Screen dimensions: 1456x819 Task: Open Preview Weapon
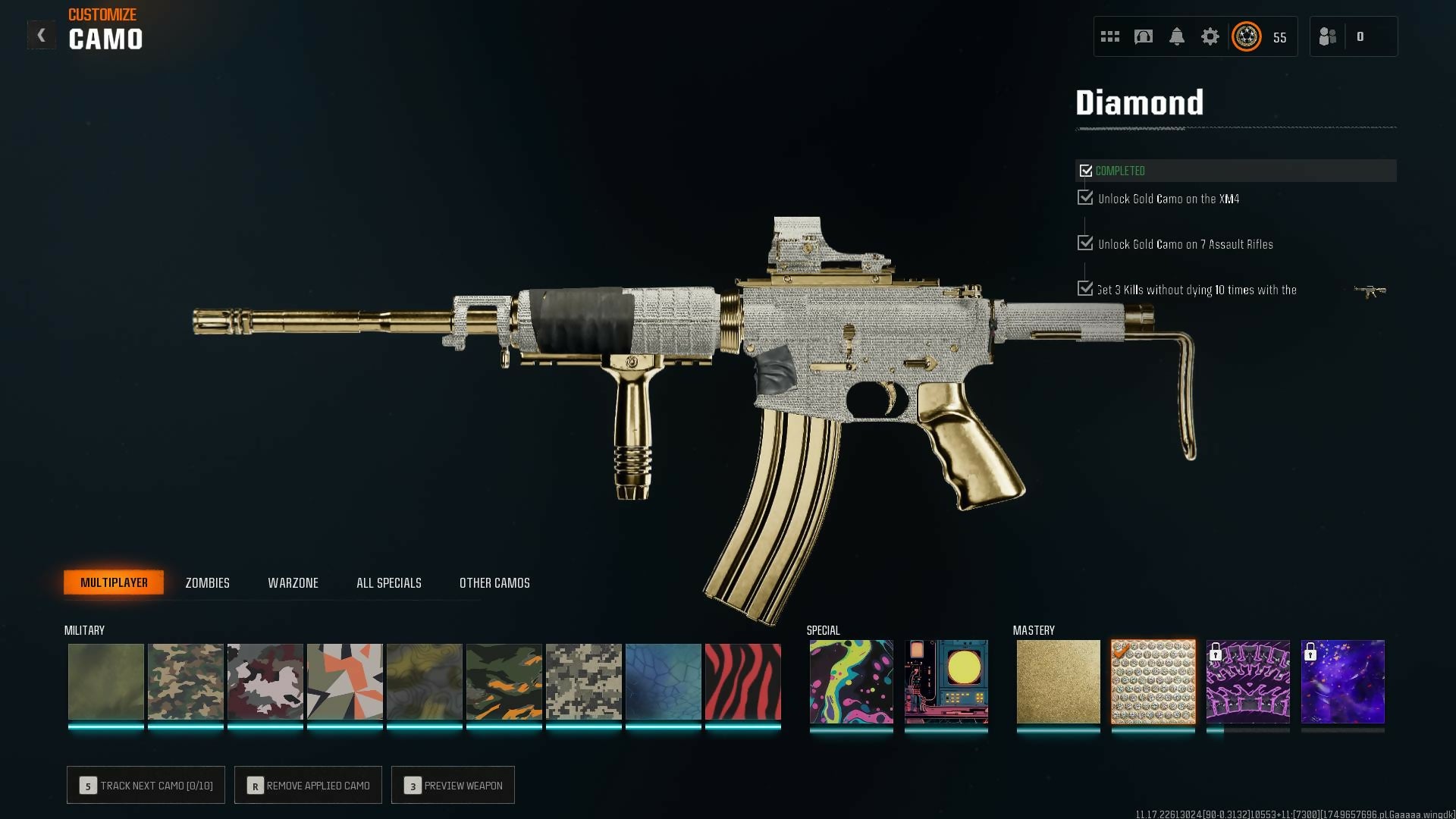pos(453,785)
